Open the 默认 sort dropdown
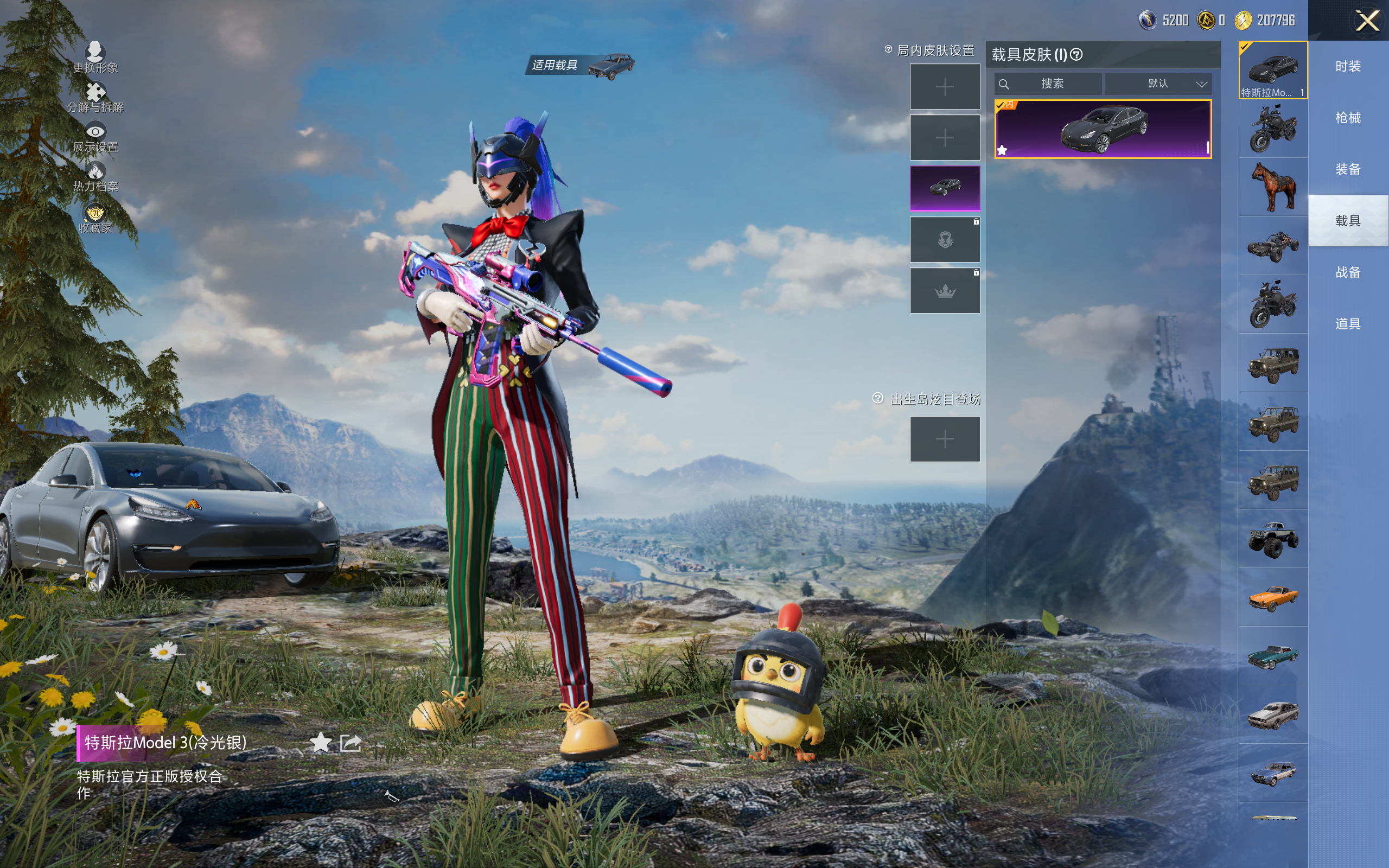Screen dimensions: 1389x868 coord(1158,84)
